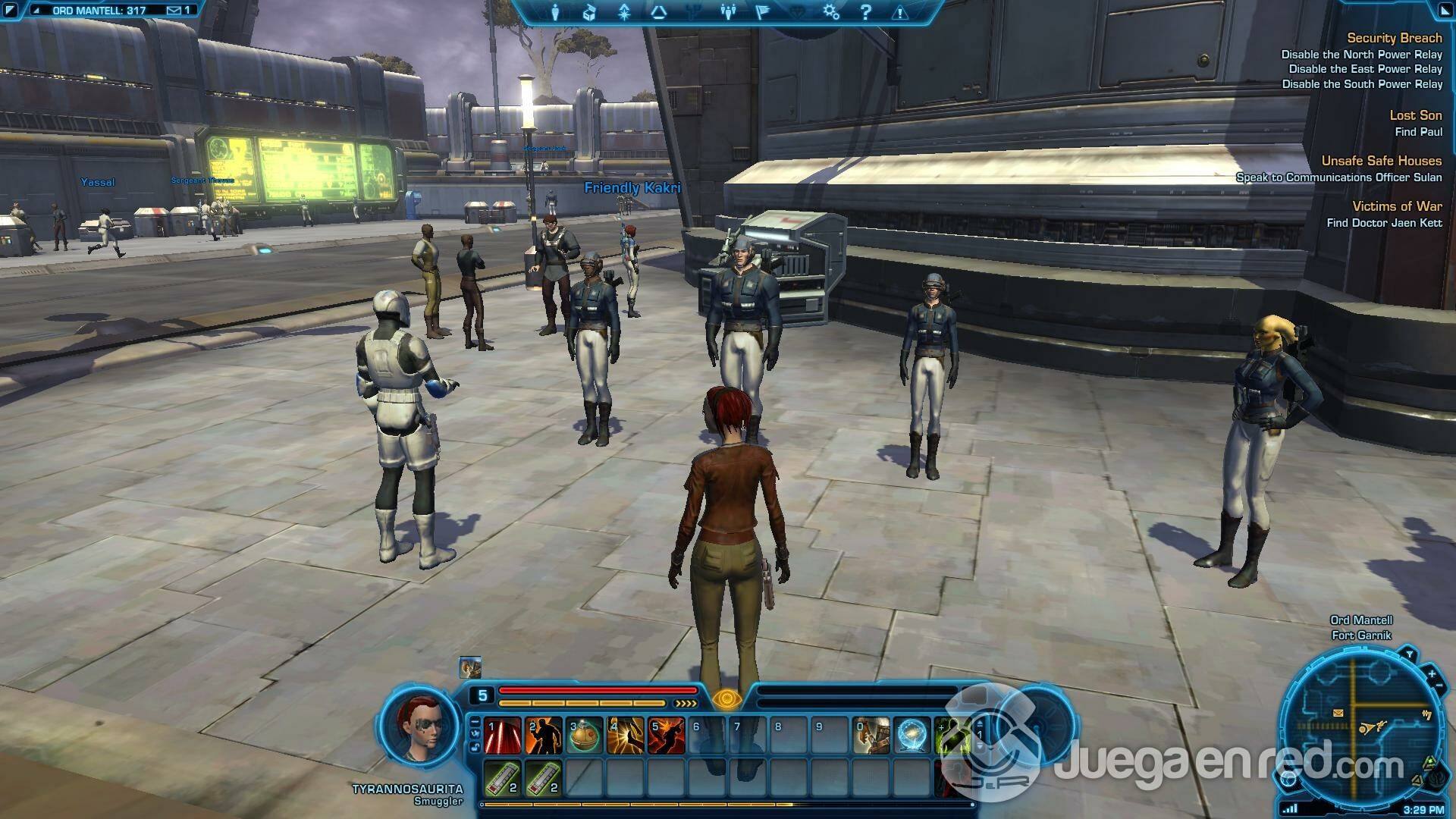Open the minimap filter funnel button
Image resolution: width=1456 pixels, height=819 pixels.
[x=1409, y=654]
